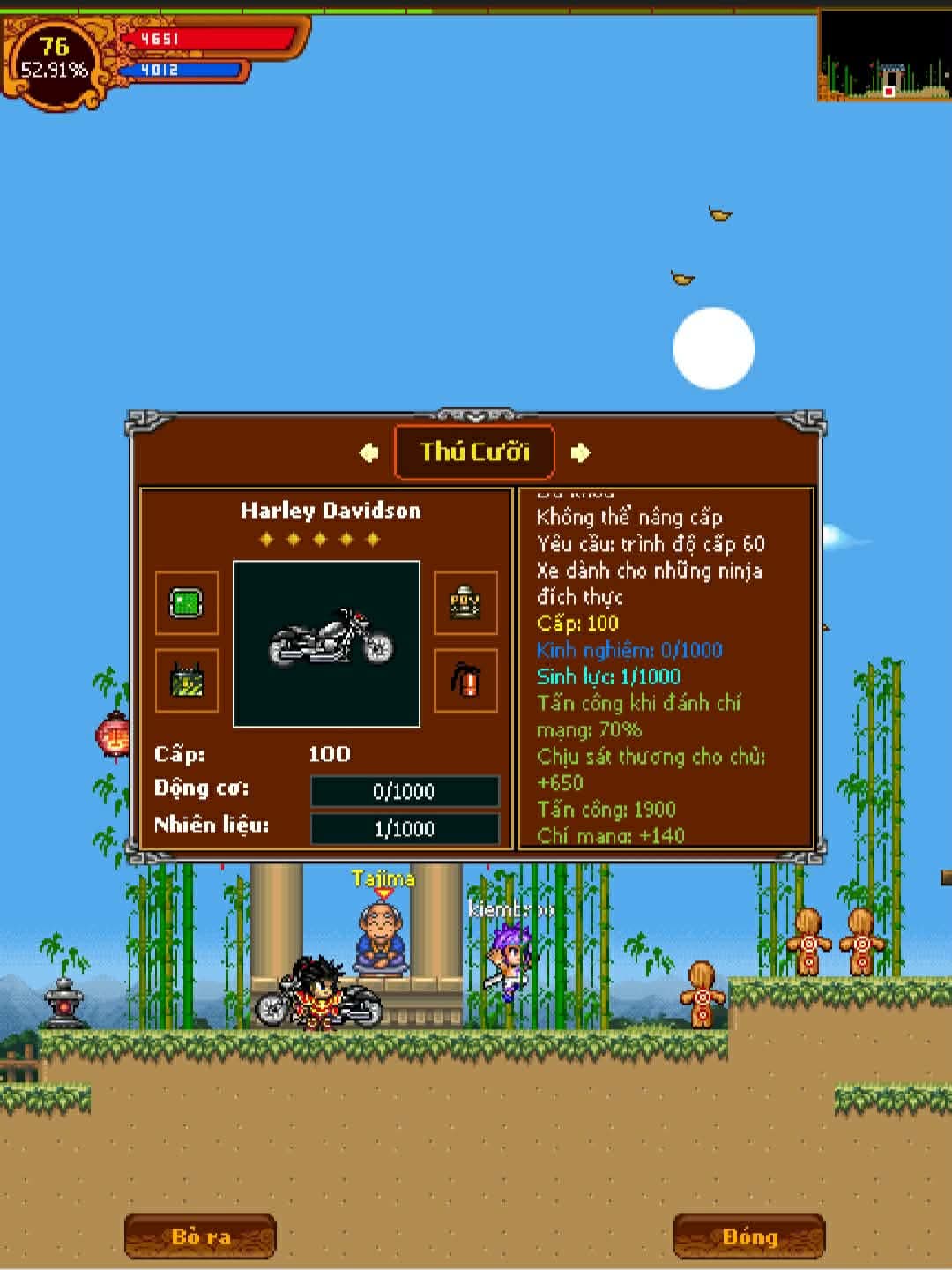Close the panel with Đóng
The height and width of the screenshot is (1270, 952).
click(x=749, y=1236)
